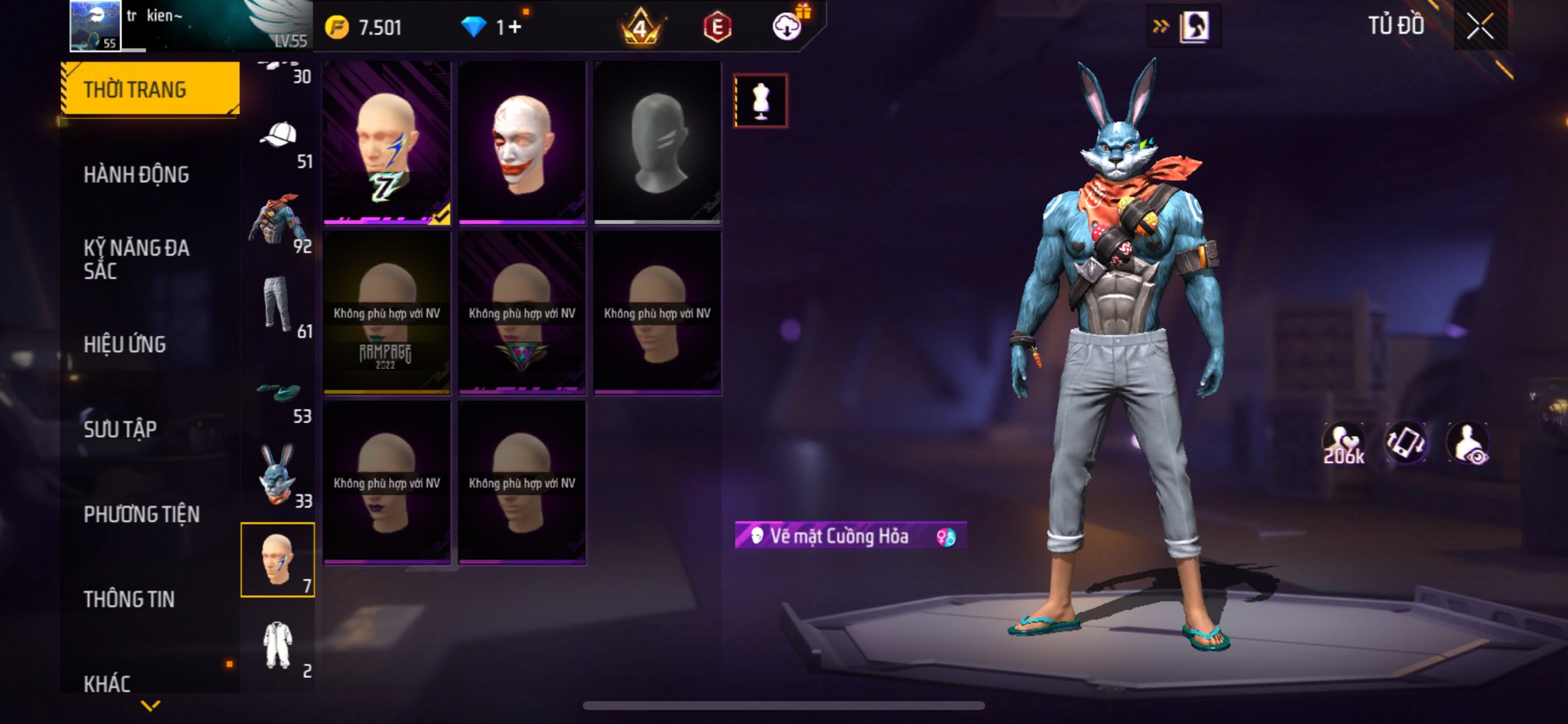Open the Phương Tiện tab
1568x724 pixels.
click(142, 514)
